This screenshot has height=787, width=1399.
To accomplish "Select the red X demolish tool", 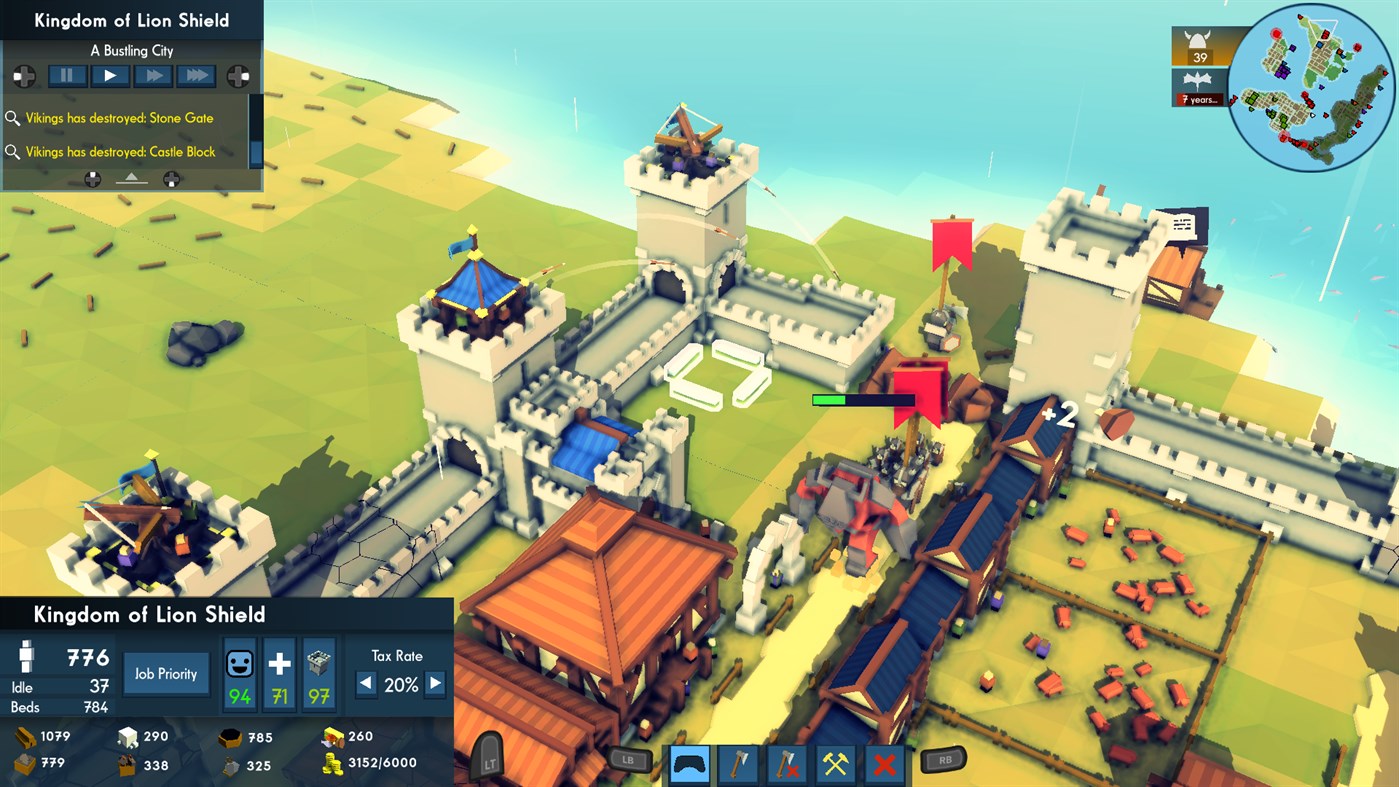I will pos(884,763).
